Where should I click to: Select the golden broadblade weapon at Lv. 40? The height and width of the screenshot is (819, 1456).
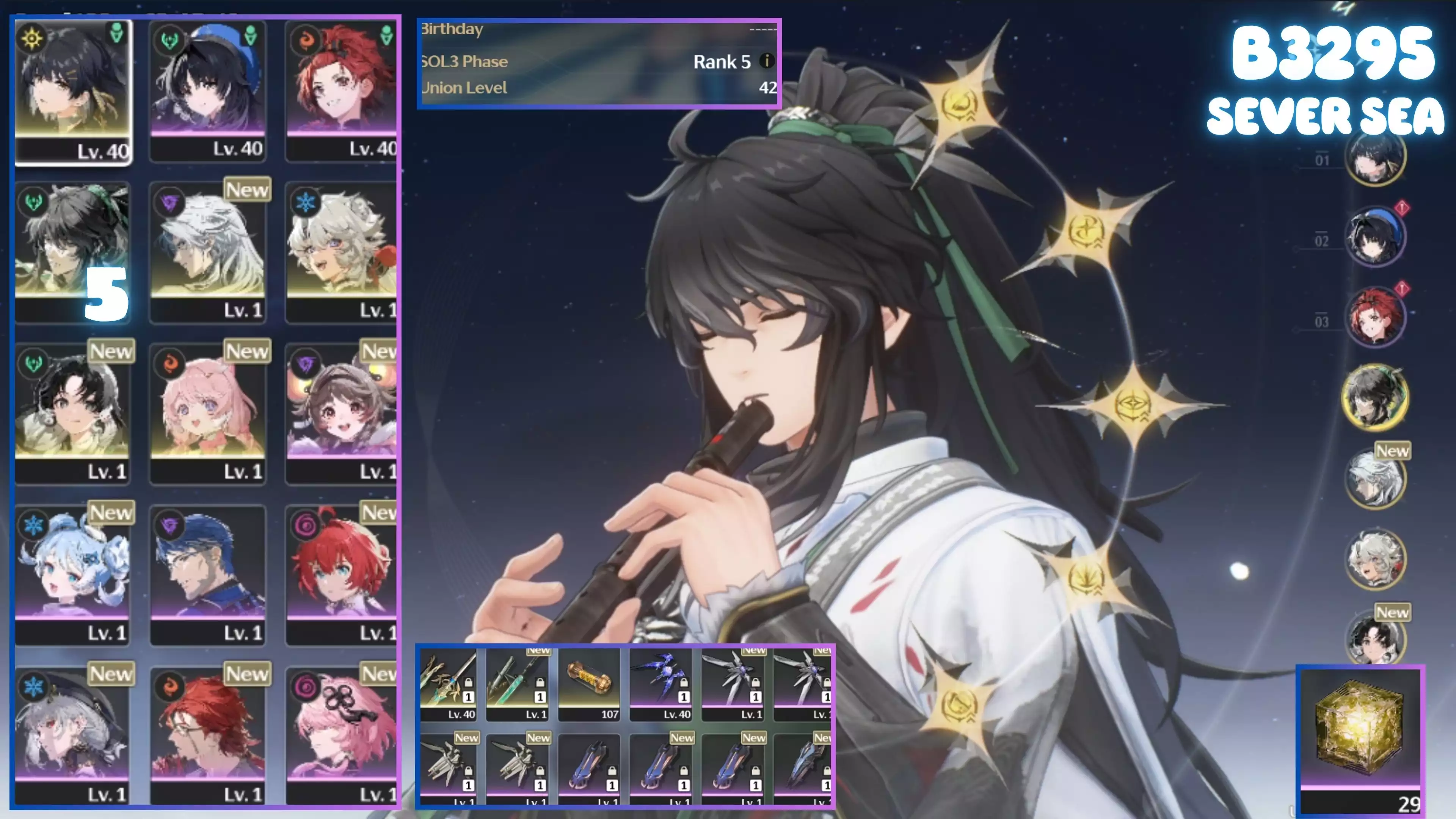[448, 684]
